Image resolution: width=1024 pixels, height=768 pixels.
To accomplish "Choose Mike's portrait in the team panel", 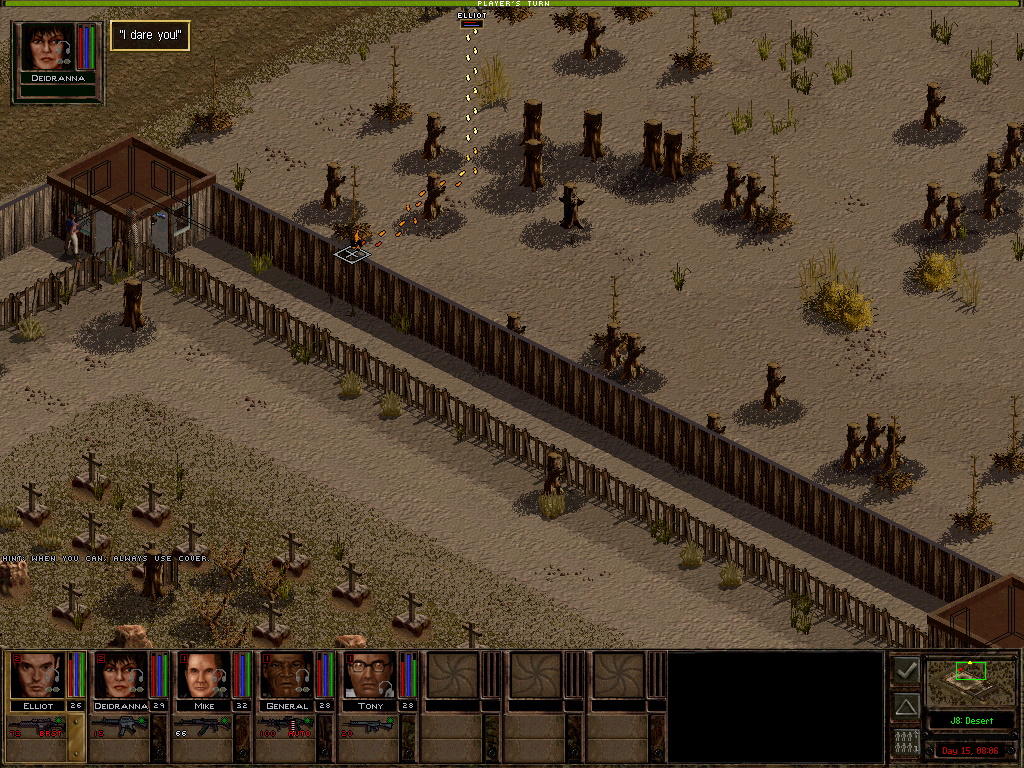I will [x=203, y=675].
